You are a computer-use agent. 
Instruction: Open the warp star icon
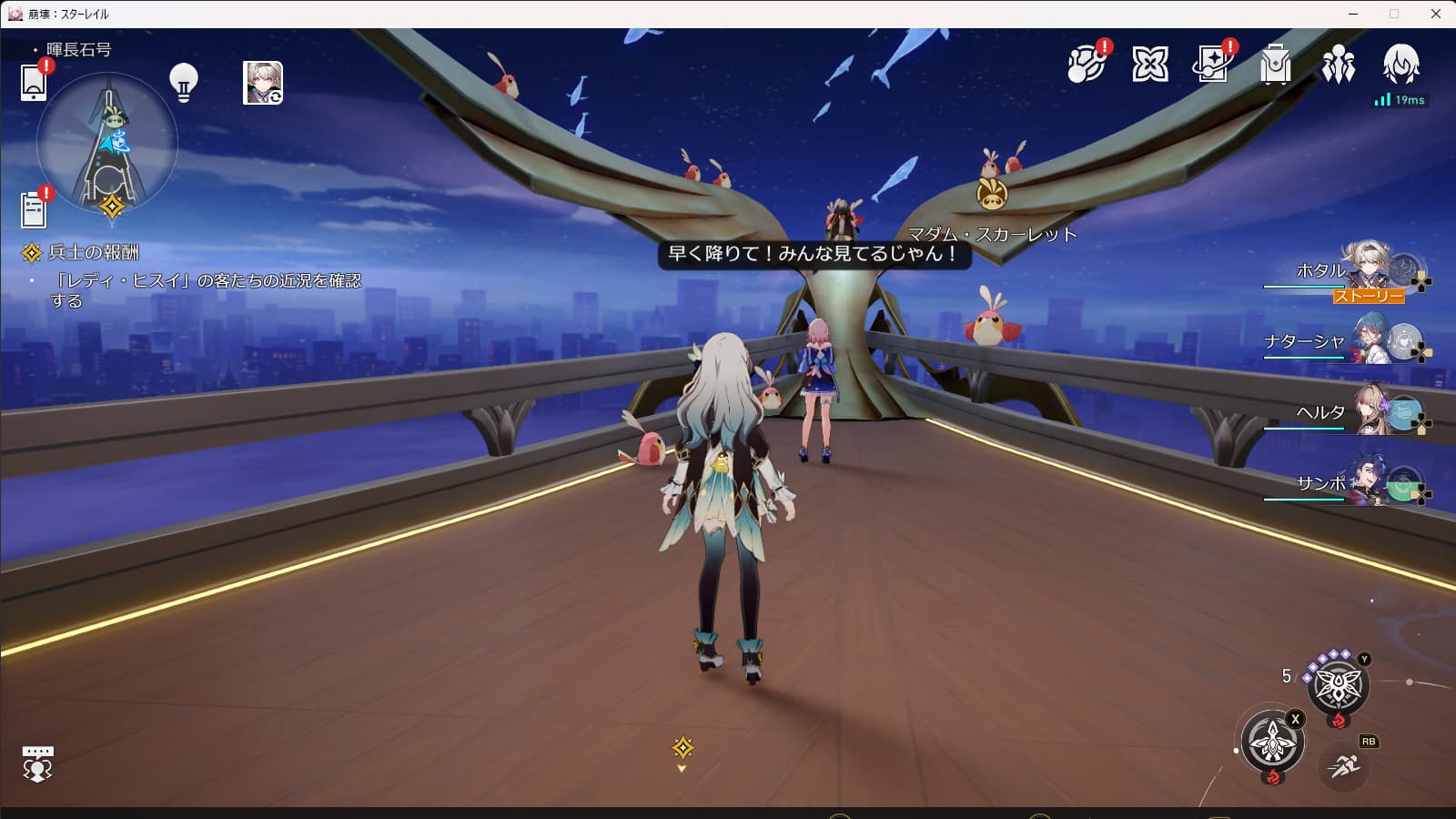(1150, 64)
